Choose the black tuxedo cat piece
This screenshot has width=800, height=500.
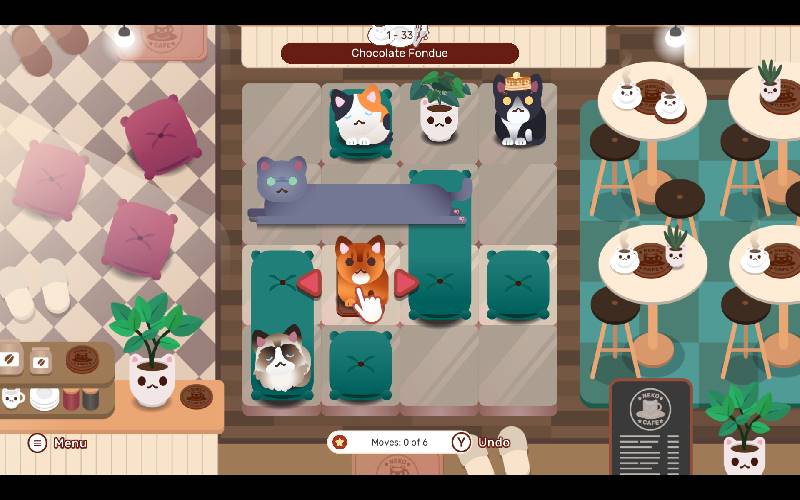tap(516, 112)
